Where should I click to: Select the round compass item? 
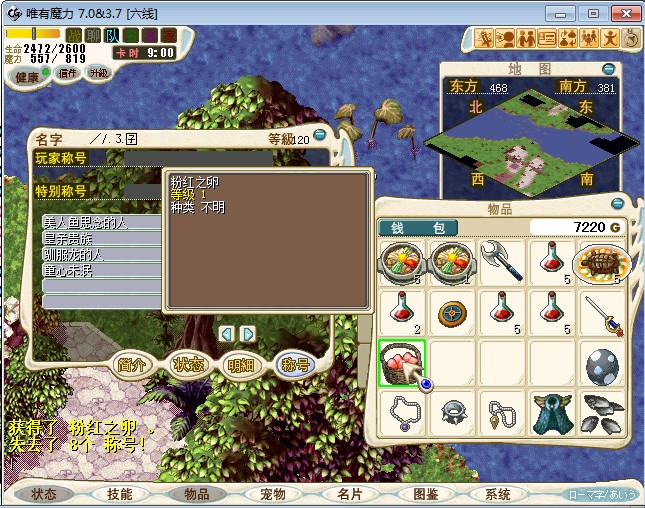pos(452,312)
